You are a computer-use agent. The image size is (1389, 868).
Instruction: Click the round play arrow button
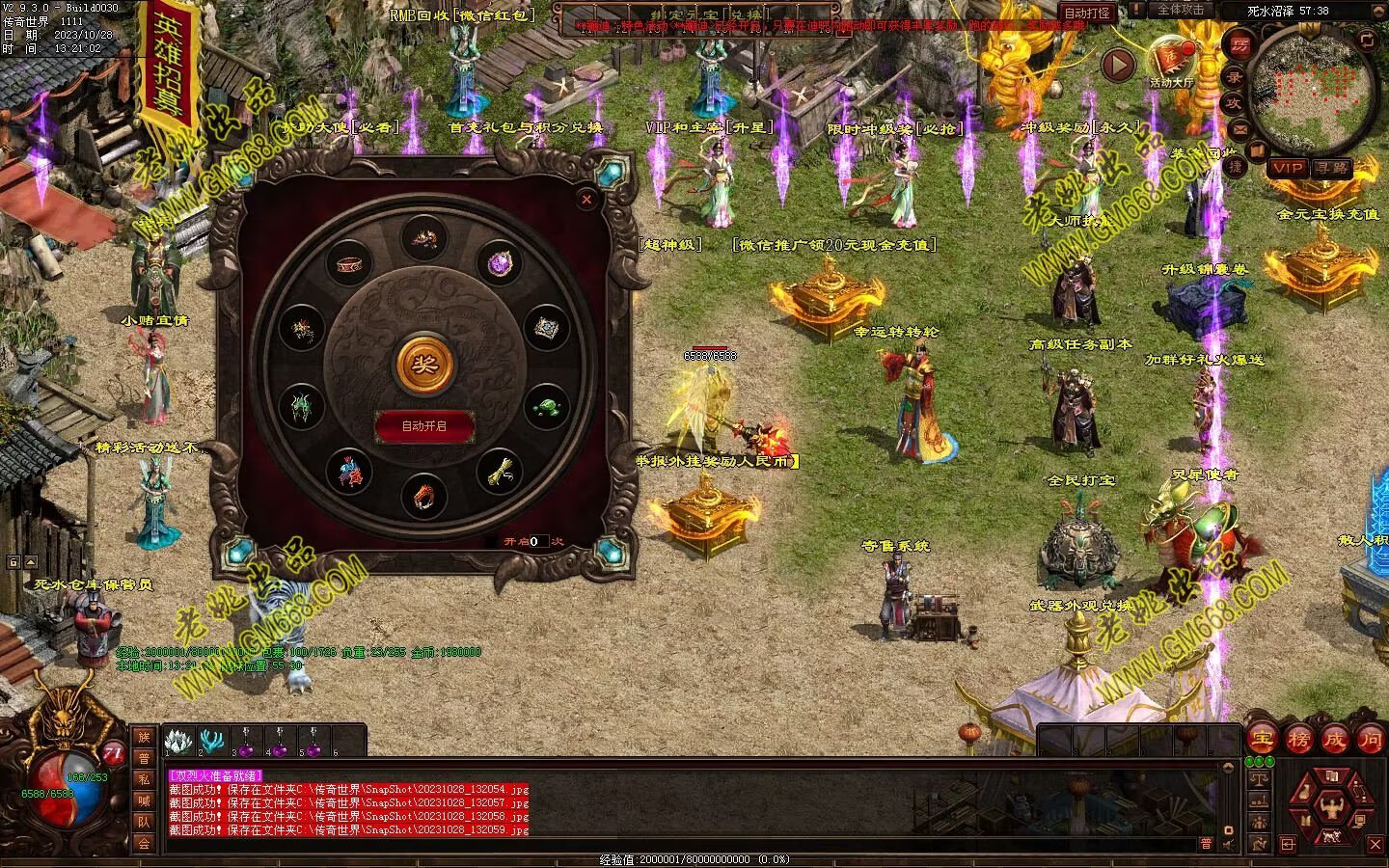1119,66
